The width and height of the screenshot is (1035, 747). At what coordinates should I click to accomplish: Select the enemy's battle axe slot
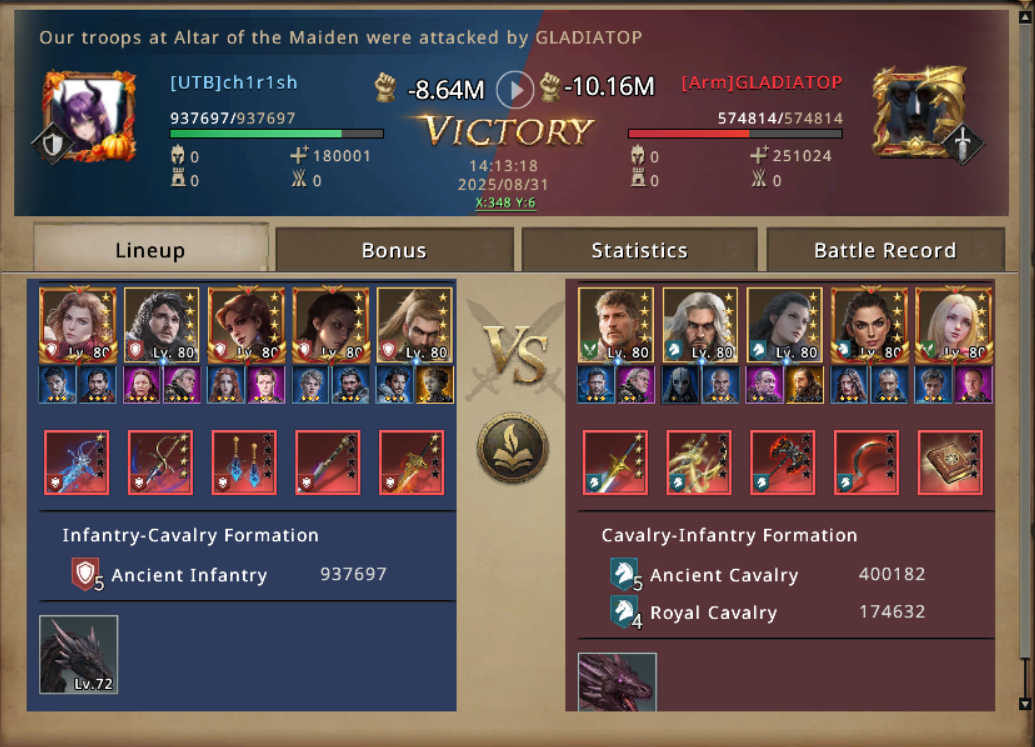pos(782,462)
